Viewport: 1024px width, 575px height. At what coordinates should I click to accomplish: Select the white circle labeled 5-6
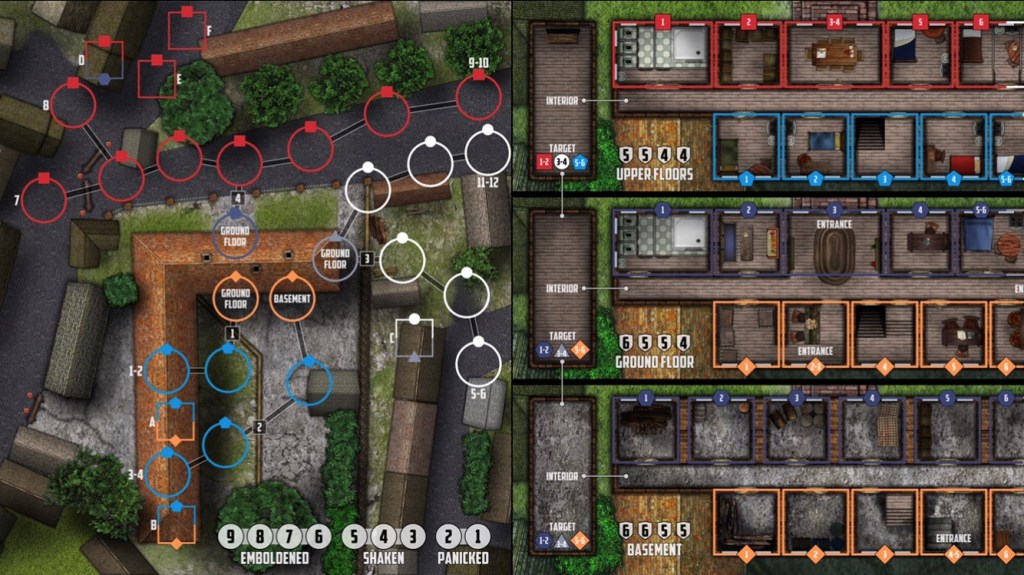point(478,363)
